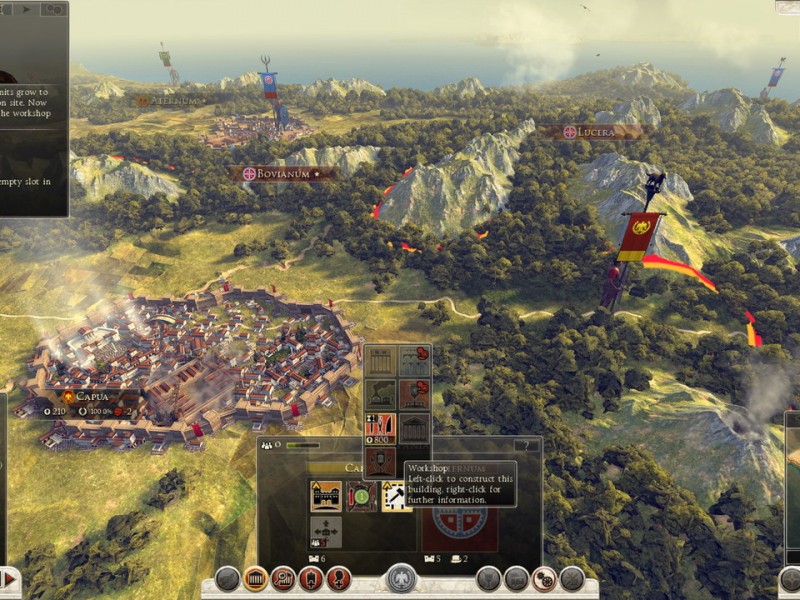
Task: Open the gears technology button
Action: (x=544, y=578)
